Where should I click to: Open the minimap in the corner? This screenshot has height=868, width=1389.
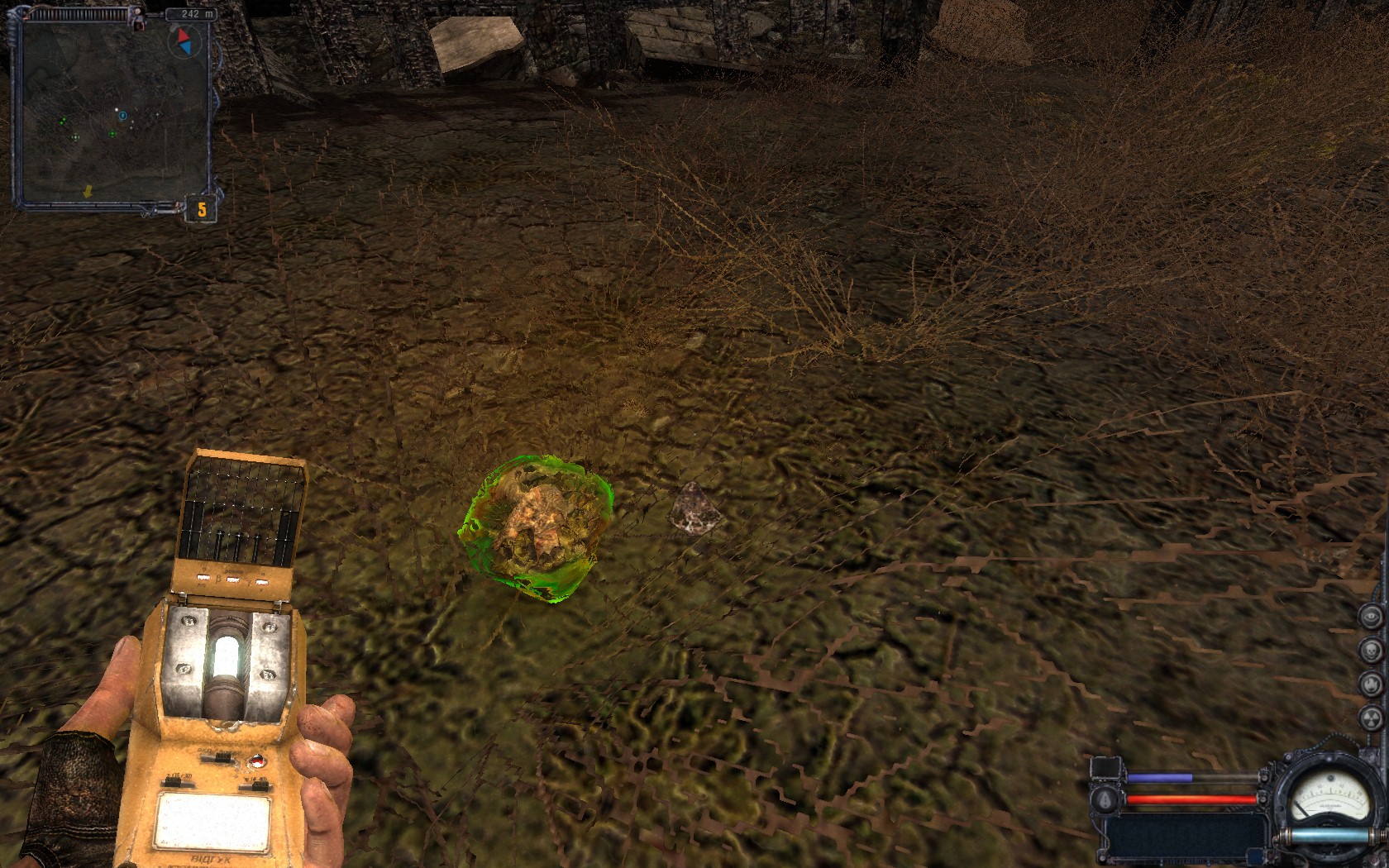112,113
